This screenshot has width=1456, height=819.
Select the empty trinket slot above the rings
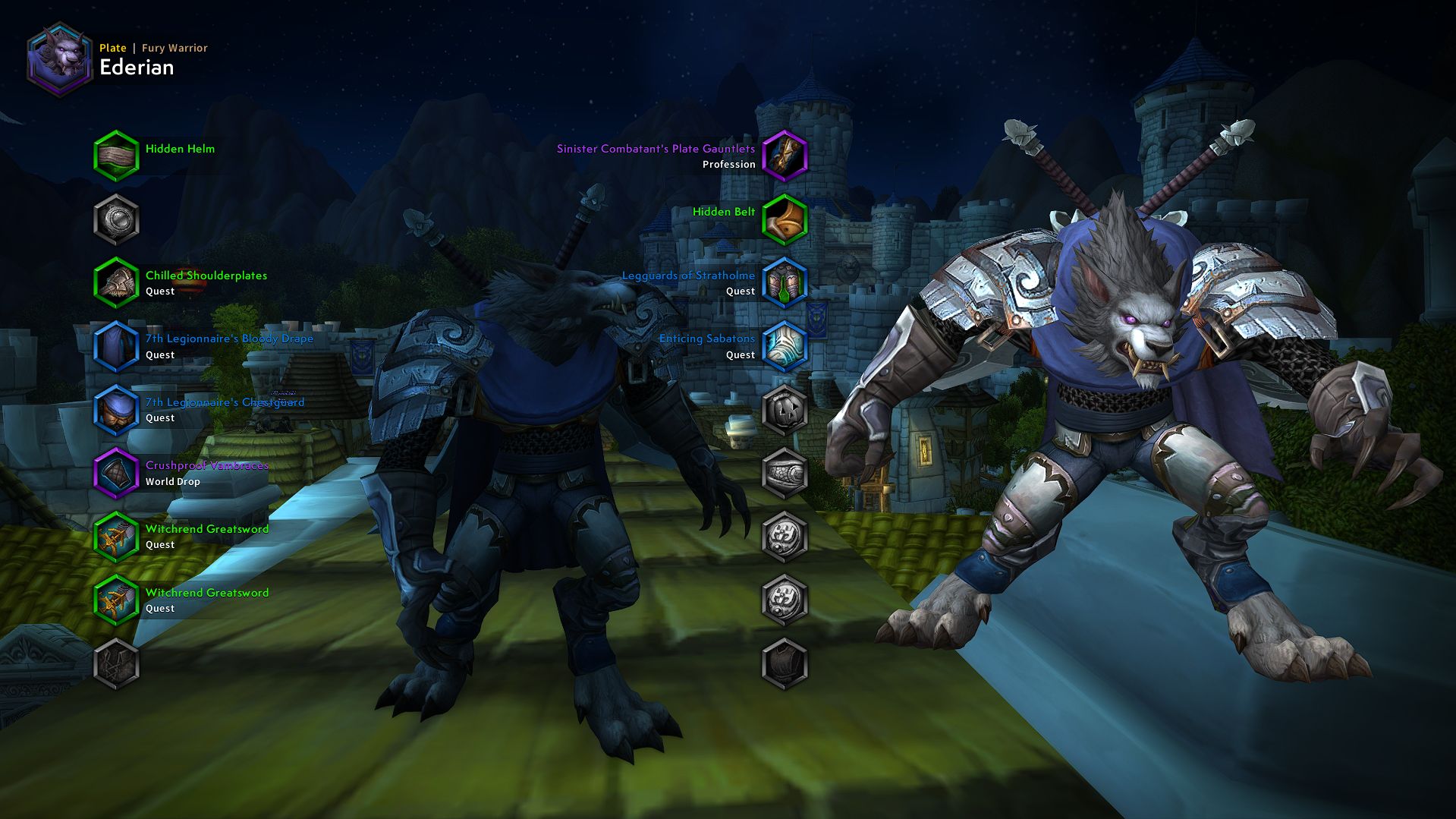pos(785,472)
